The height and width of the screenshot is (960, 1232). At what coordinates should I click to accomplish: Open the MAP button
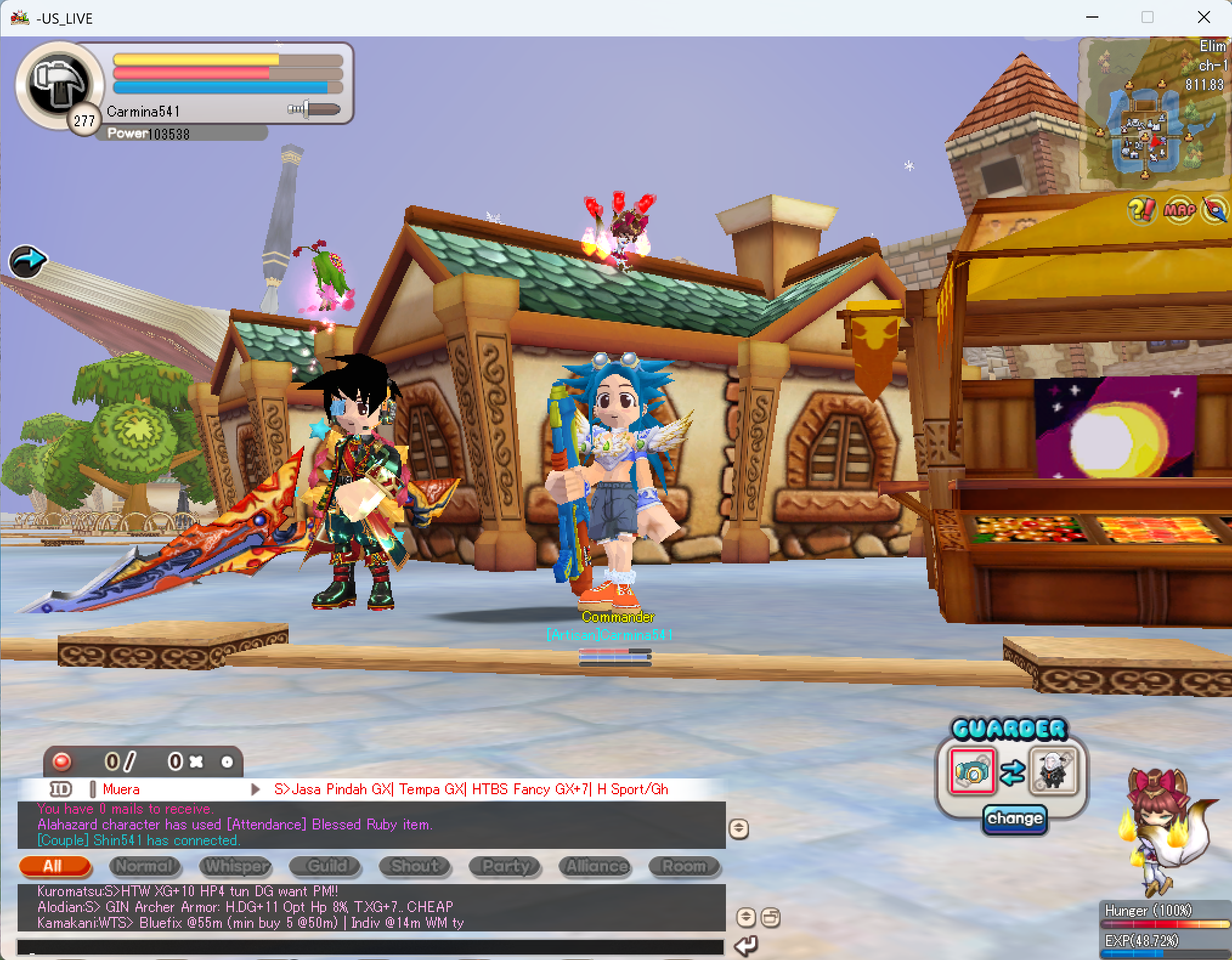(1179, 210)
